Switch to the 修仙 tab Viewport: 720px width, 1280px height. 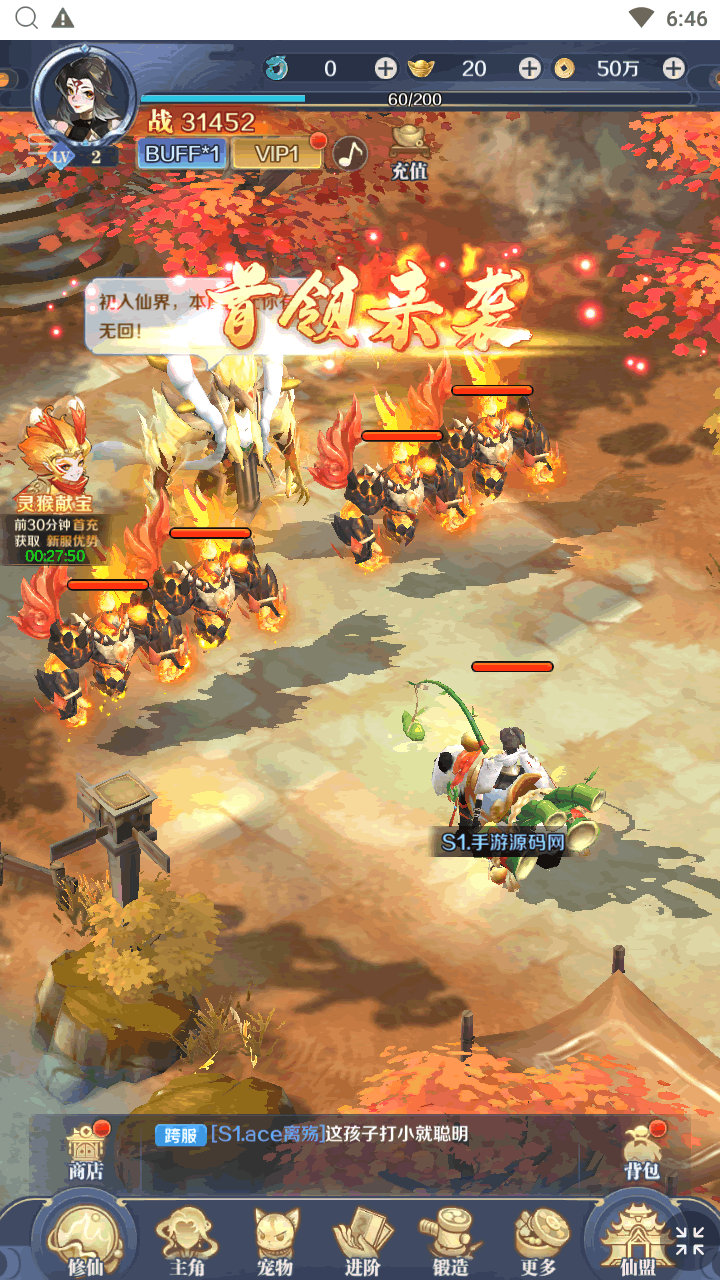pyautogui.click(x=85, y=1238)
